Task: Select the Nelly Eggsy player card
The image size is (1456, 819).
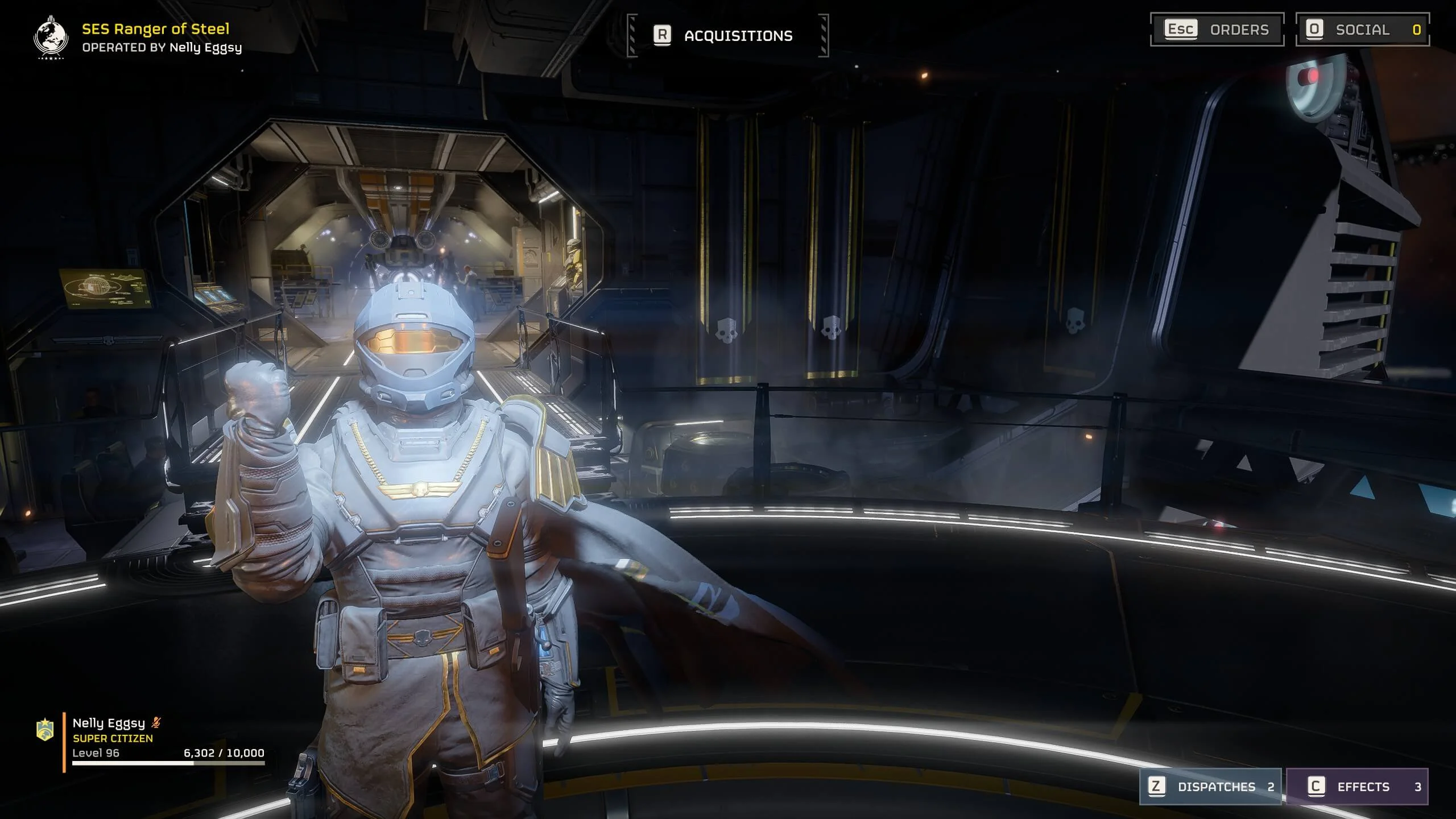Action: click(x=154, y=739)
